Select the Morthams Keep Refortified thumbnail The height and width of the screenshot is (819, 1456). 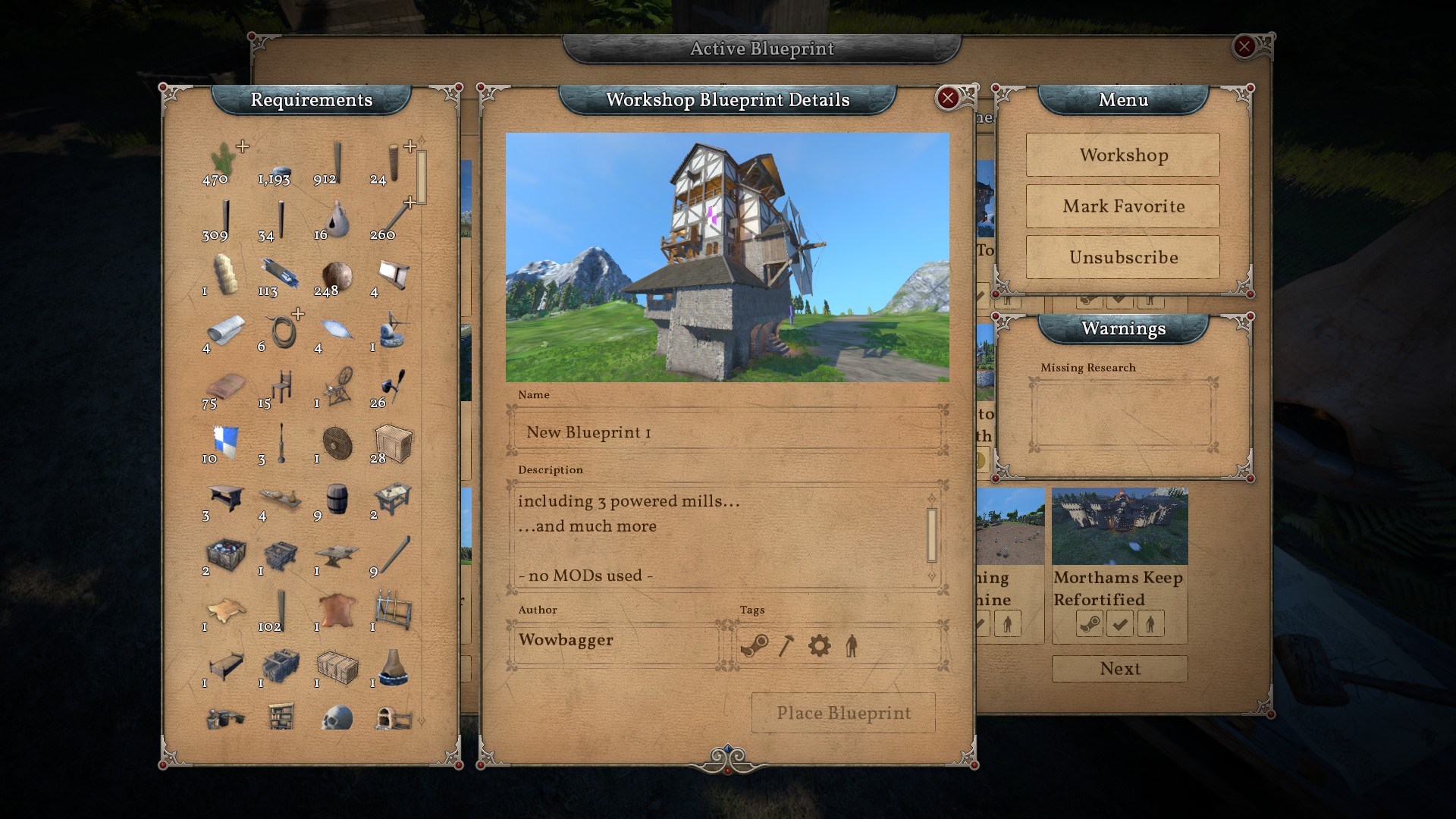1119,526
